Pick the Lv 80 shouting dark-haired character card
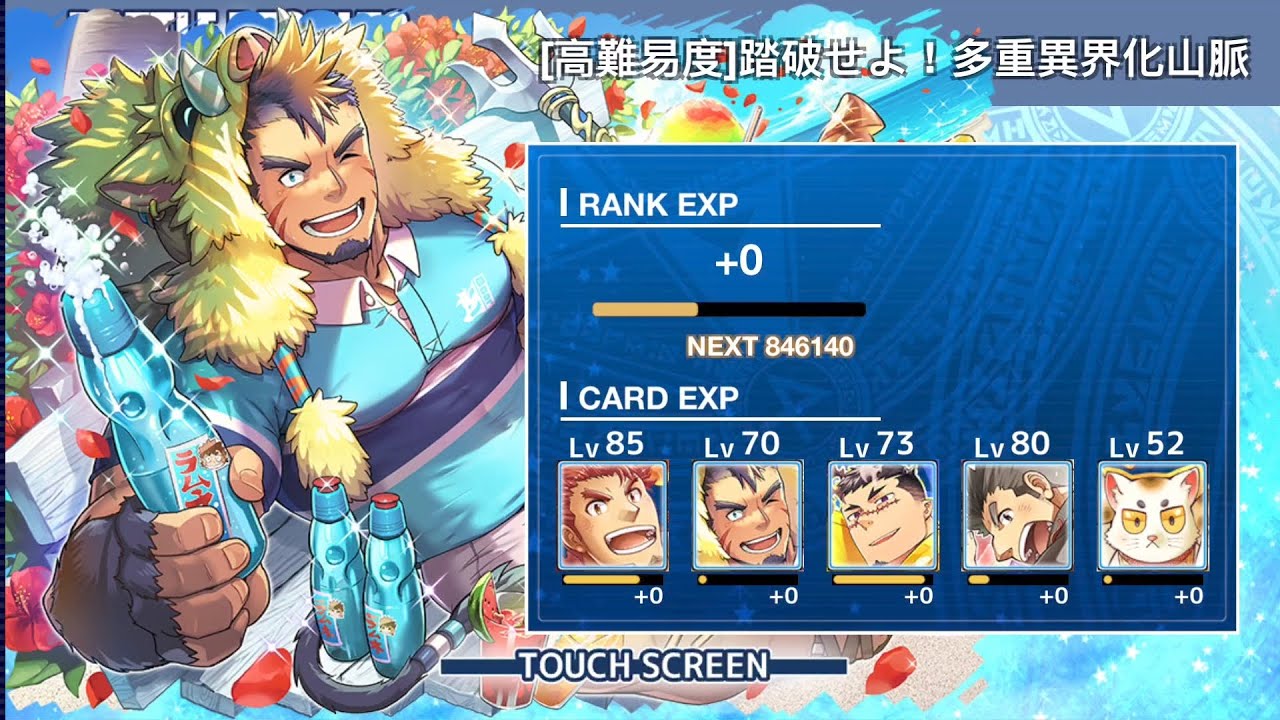1280x720 pixels. (1017, 516)
